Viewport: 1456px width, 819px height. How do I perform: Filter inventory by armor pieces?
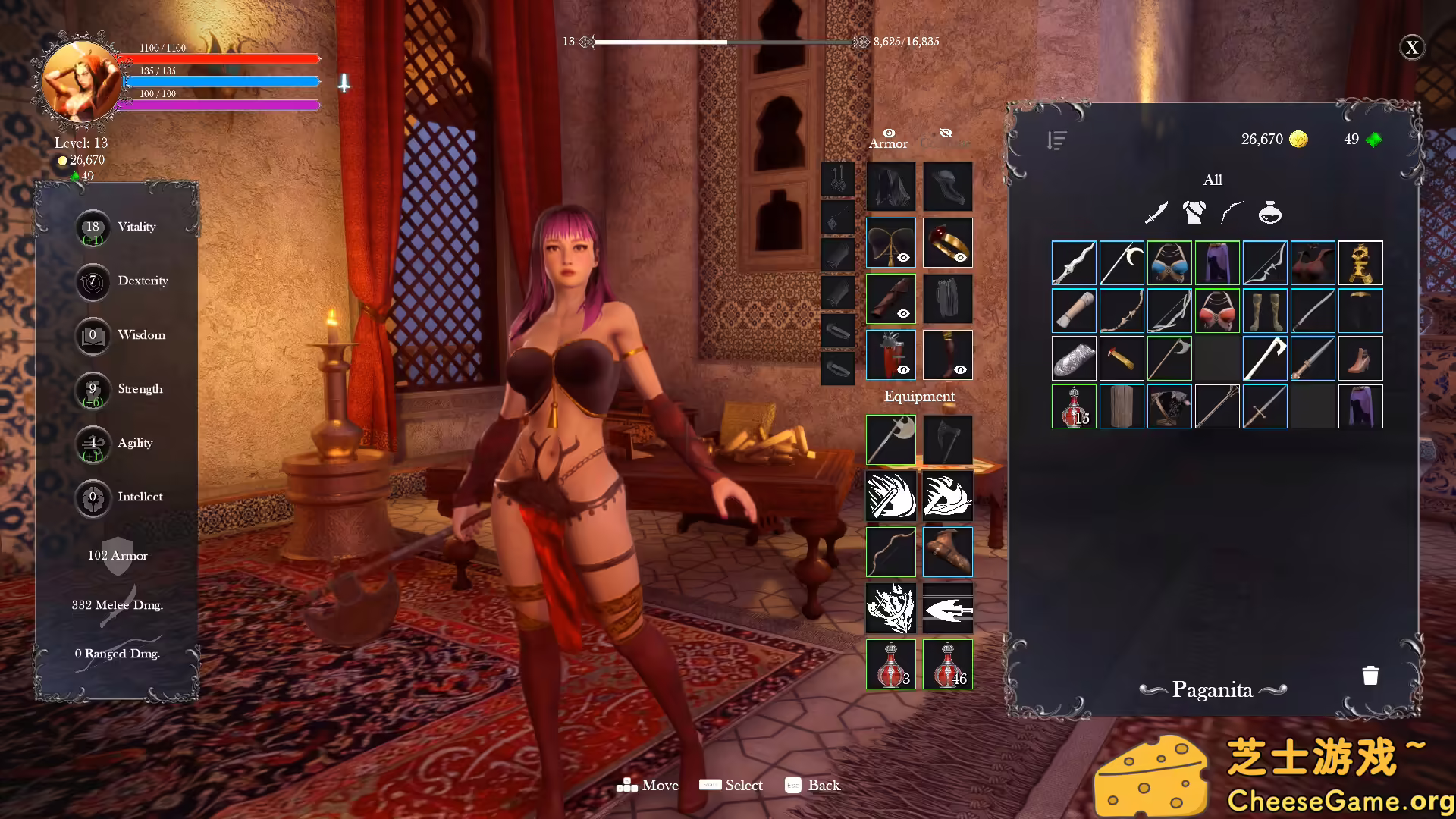(1194, 213)
